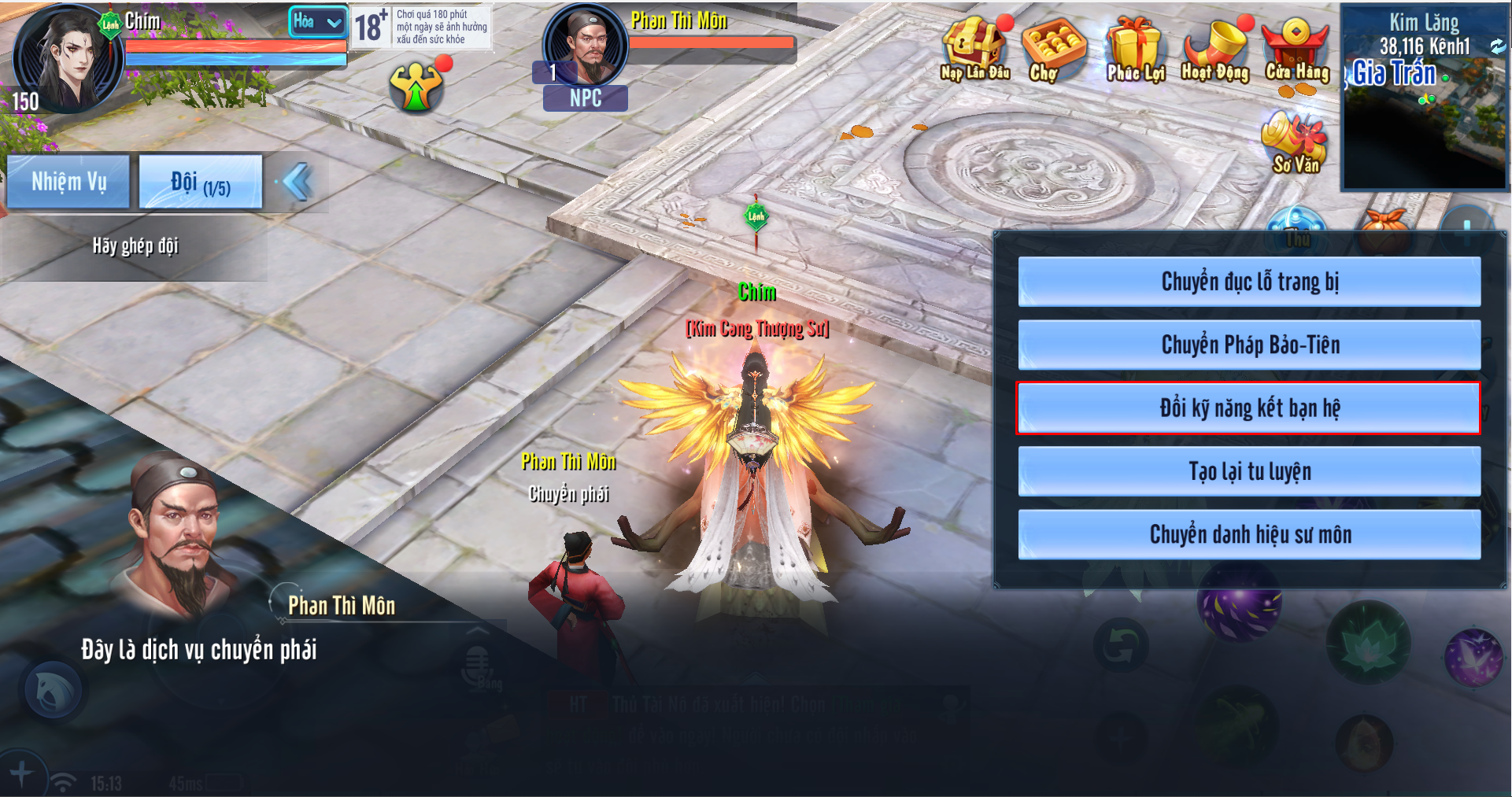The image size is (1512, 797).
Task: Open the Nạp Lần Đầu treasure chest
Action: pos(974,49)
